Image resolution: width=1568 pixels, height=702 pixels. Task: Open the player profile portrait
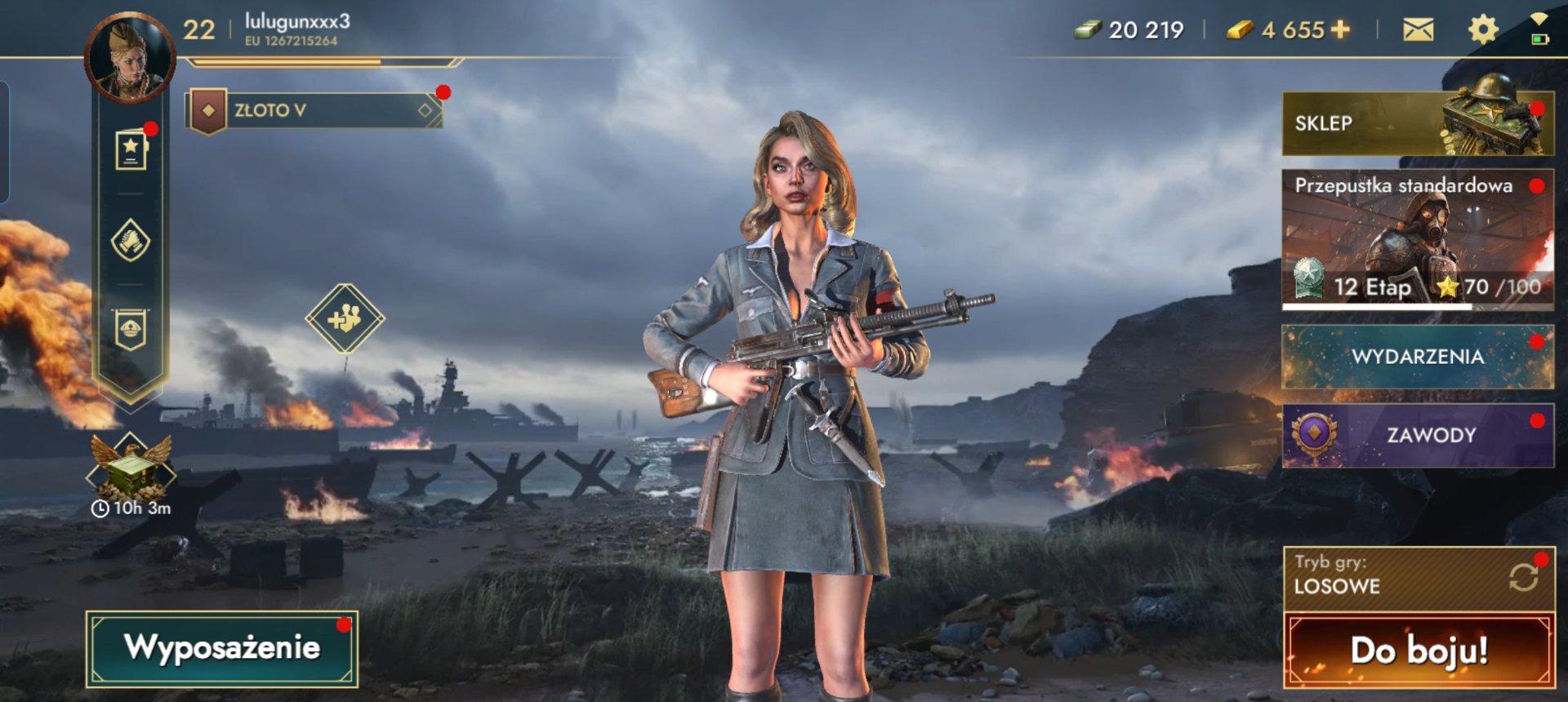(x=130, y=57)
